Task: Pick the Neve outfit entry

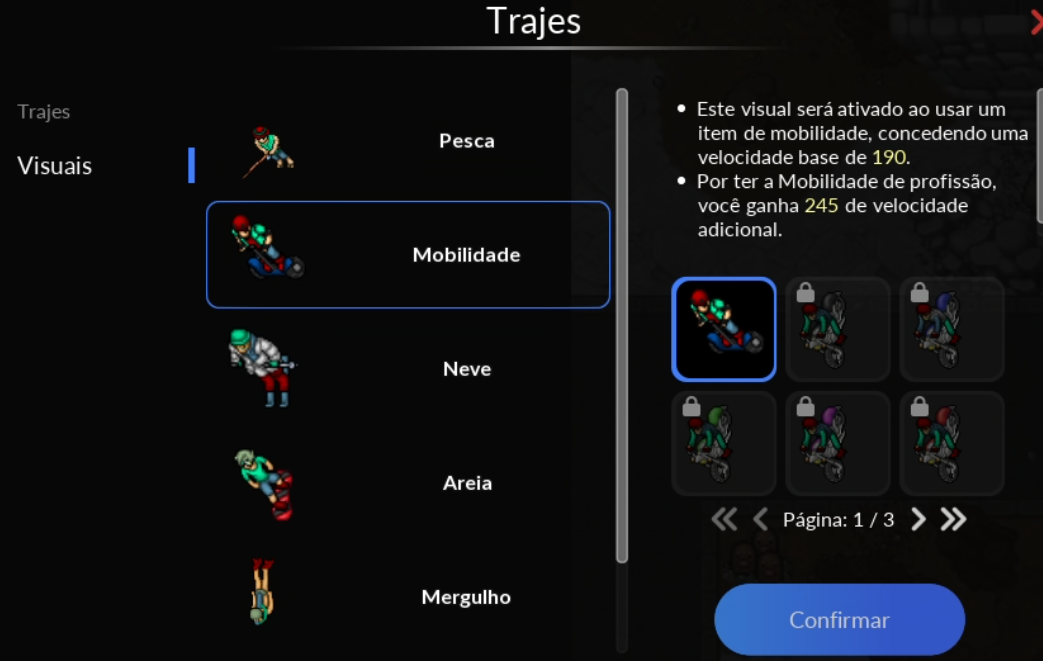Action: click(x=407, y=369)
